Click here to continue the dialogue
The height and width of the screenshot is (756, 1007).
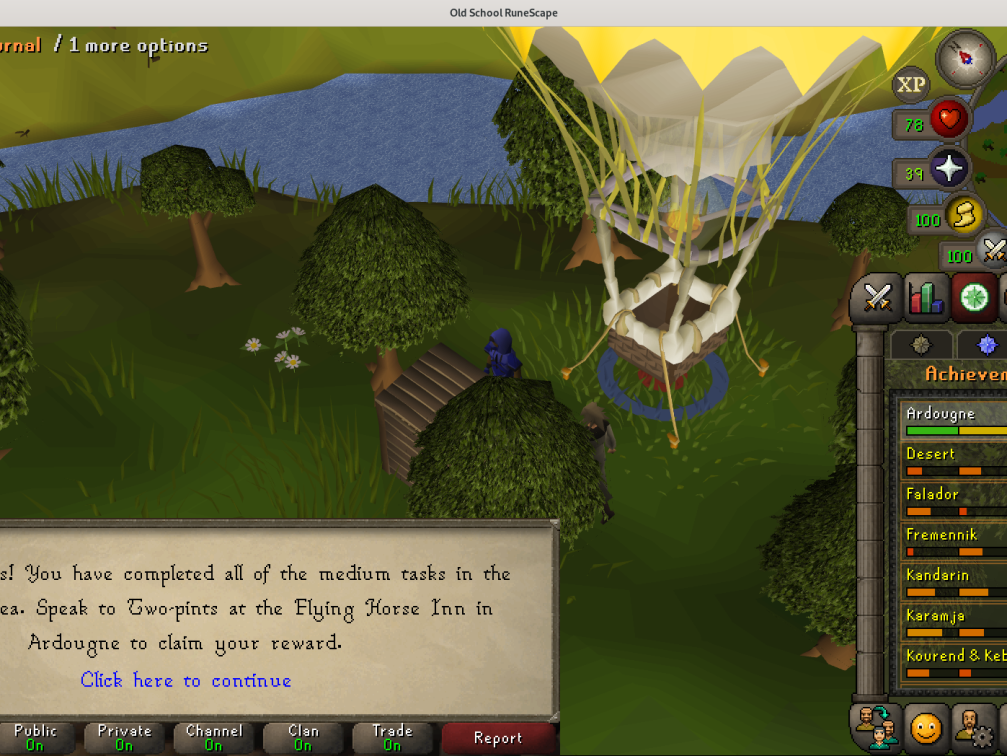(186, 681)
